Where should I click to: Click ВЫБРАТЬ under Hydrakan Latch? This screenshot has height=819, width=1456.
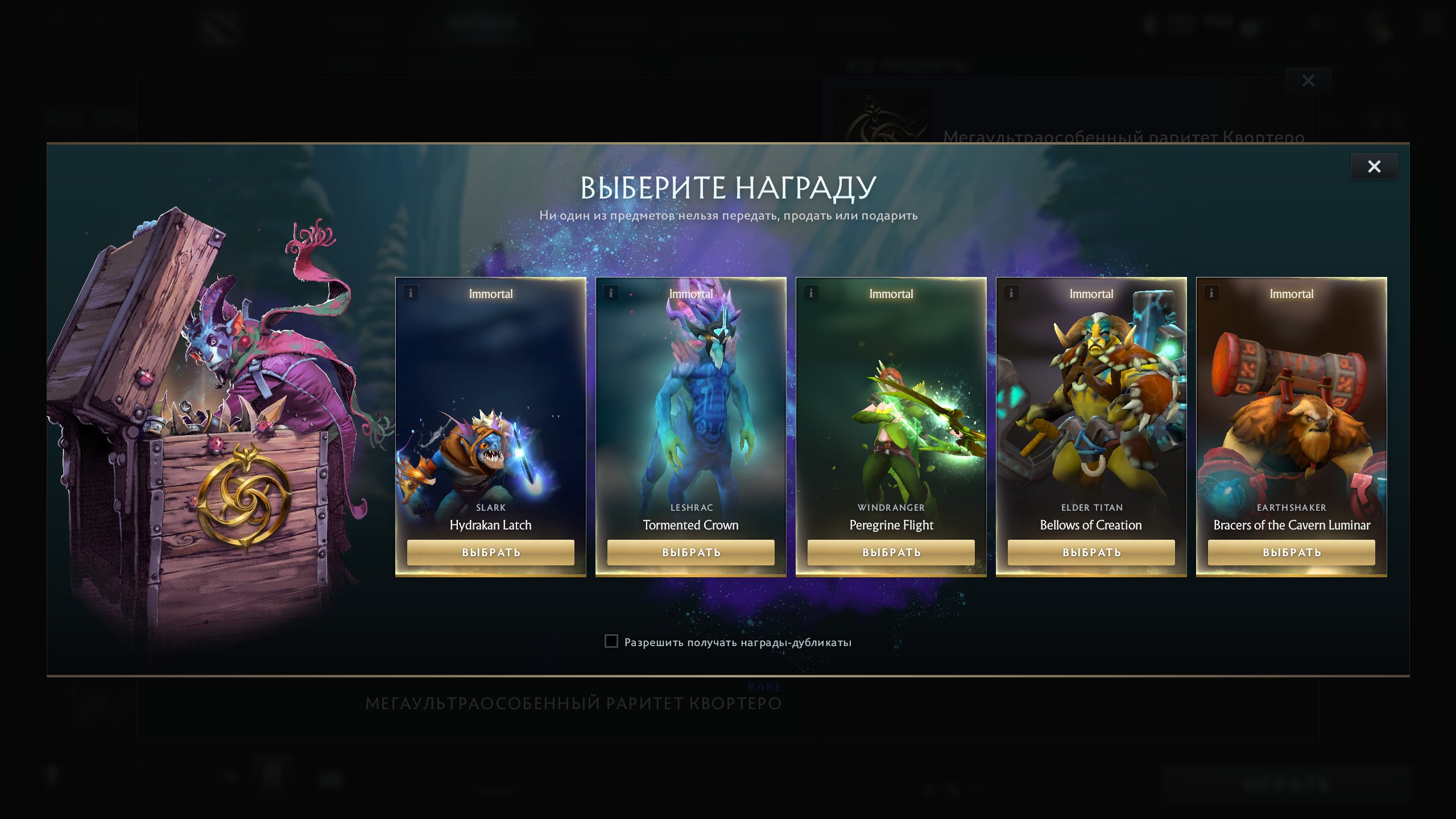(x=490, y=552)
